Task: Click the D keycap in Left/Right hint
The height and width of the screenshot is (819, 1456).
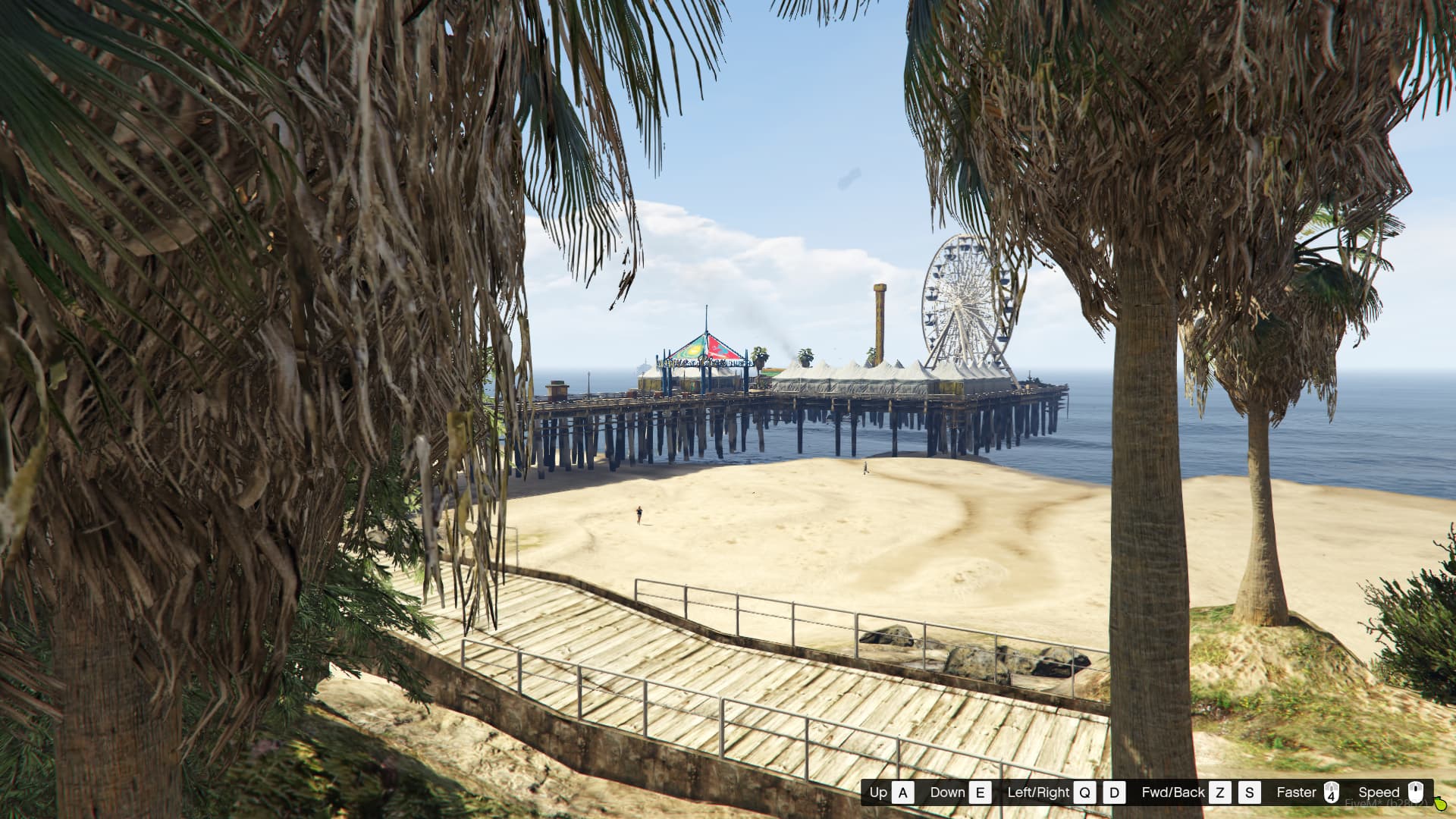Action: tap(1115, 792)
